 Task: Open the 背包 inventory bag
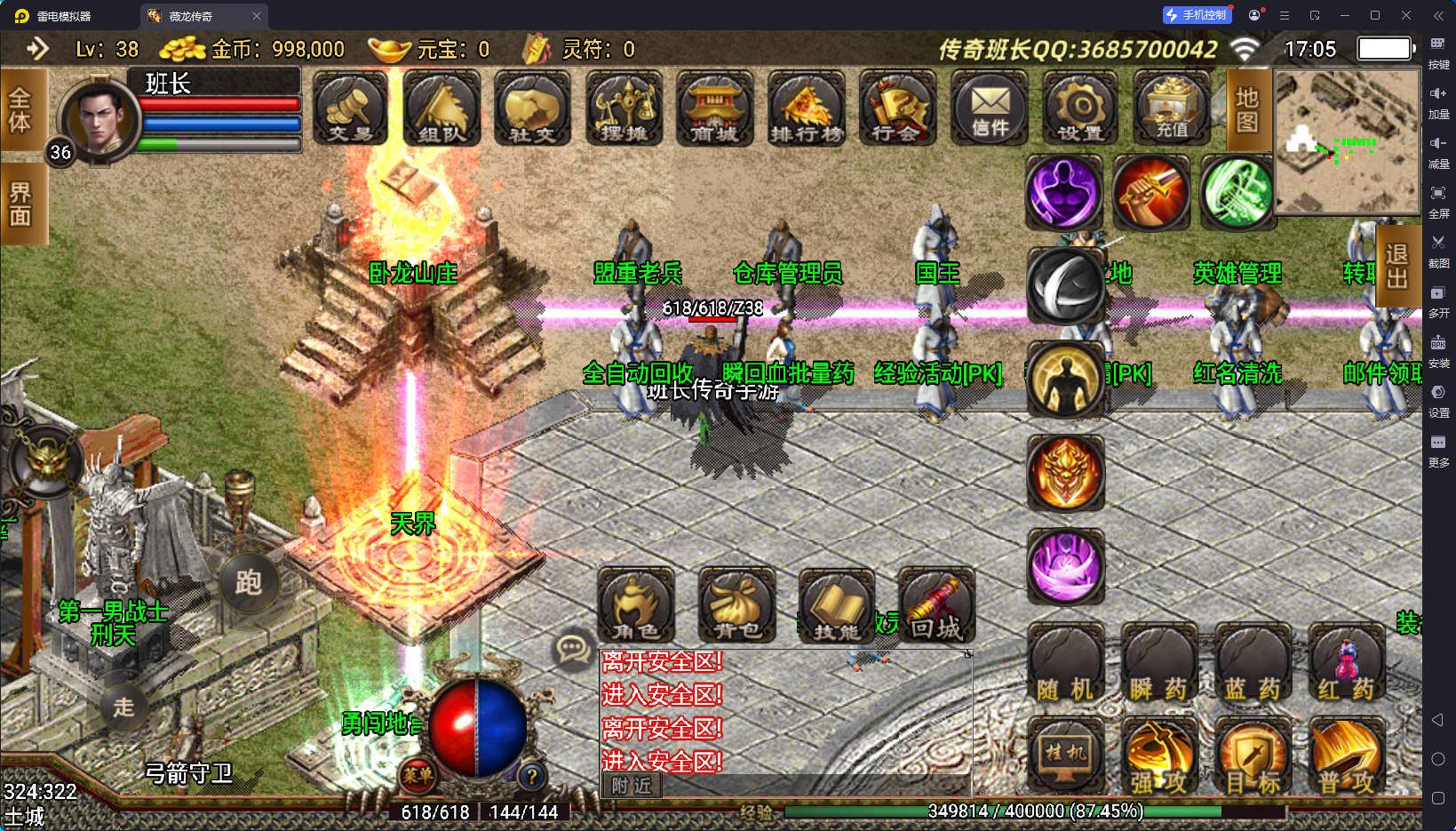(x=736, y=606)
